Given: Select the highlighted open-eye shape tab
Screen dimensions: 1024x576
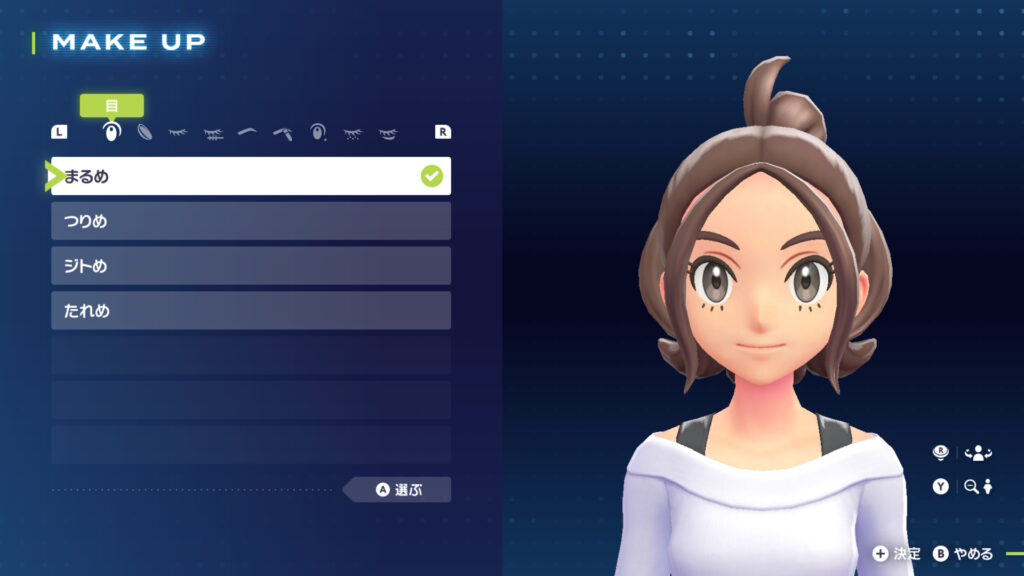Looking at the screenshot, I should tap(111, 132).
